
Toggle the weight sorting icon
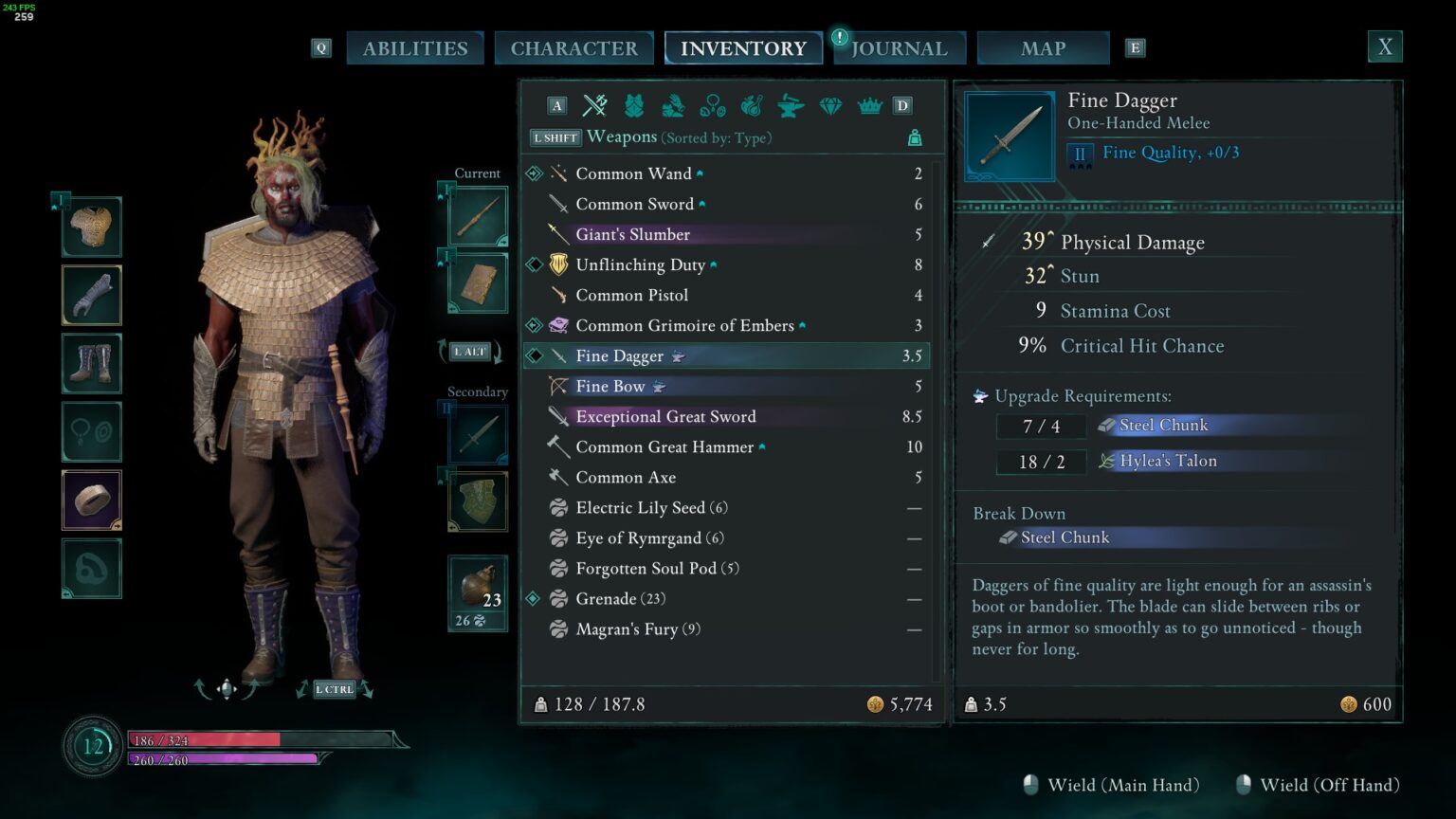tap(915, 137)
